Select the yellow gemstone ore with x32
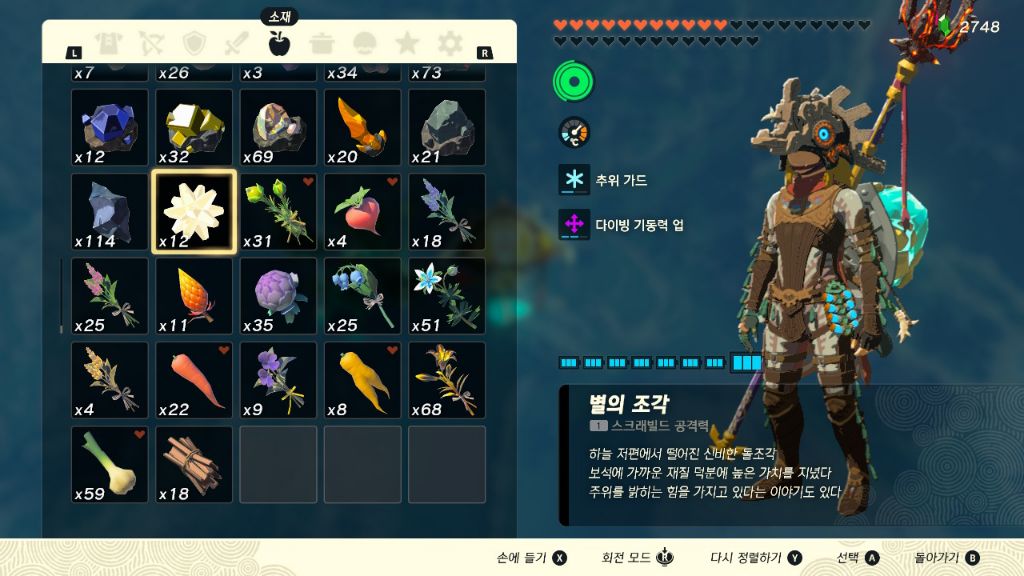The image size is (1024, 576). [194, 128]
